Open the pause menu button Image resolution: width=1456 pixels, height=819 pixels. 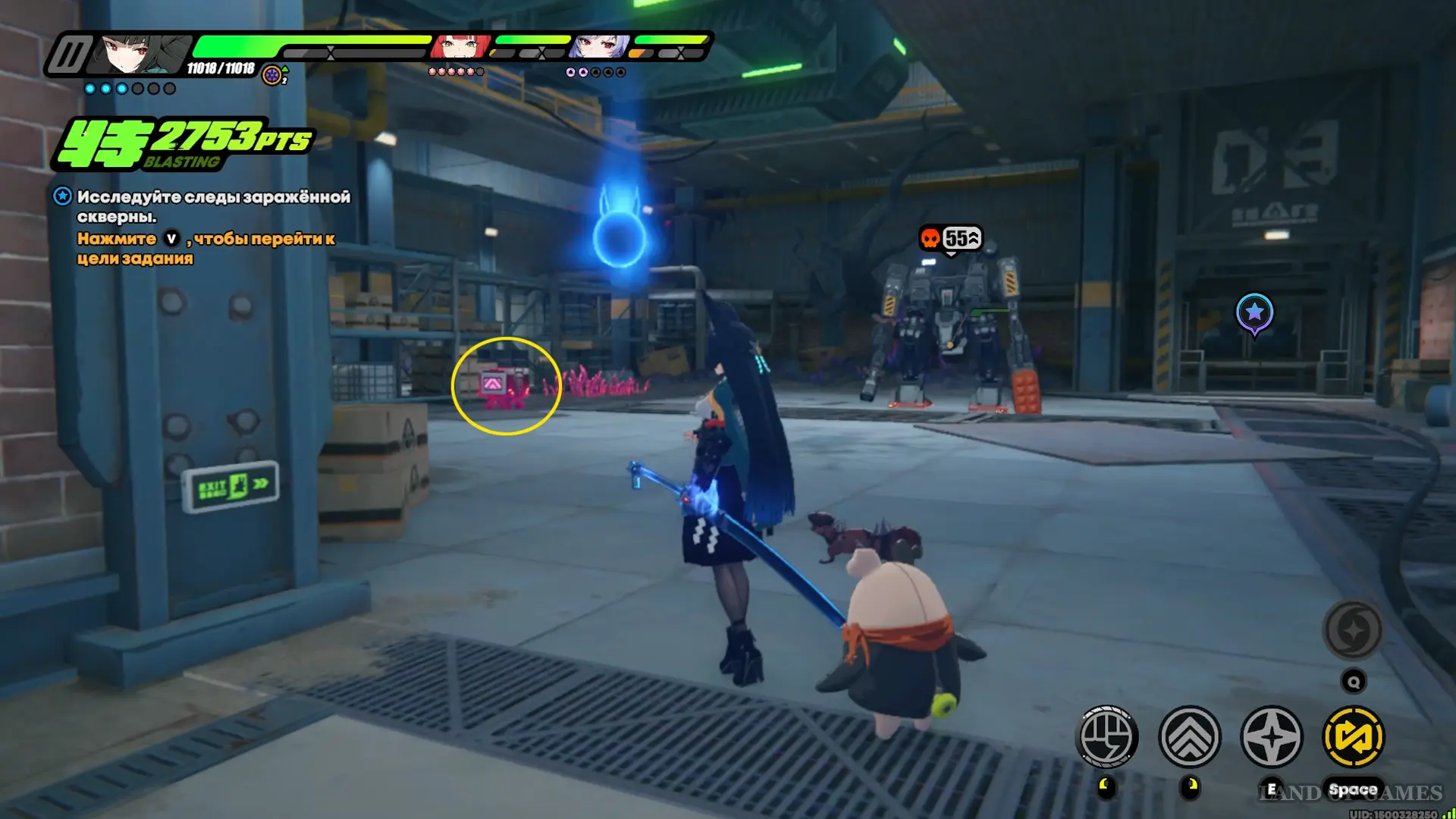pos(69,55)
